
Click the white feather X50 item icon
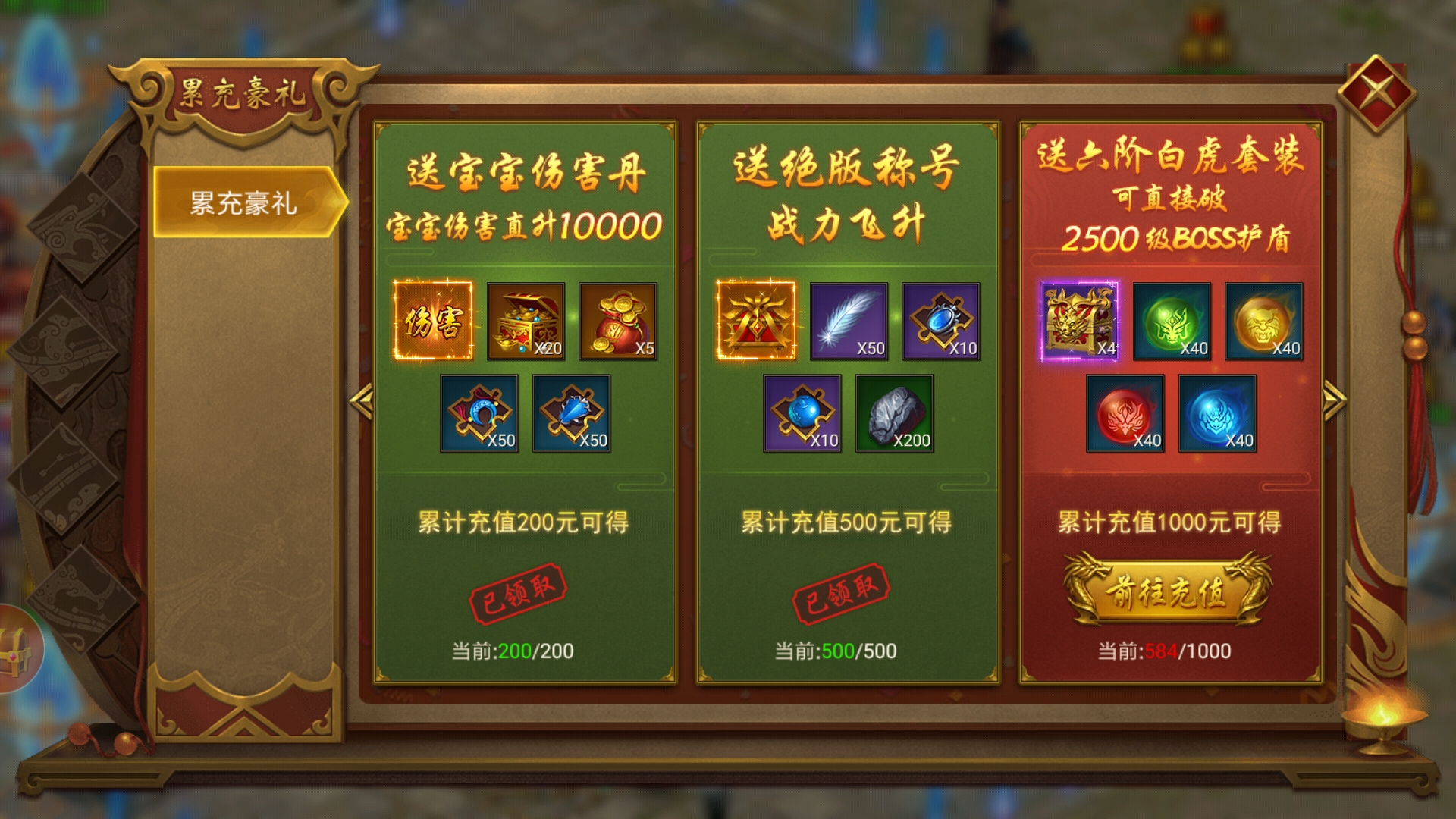(849, 322)
